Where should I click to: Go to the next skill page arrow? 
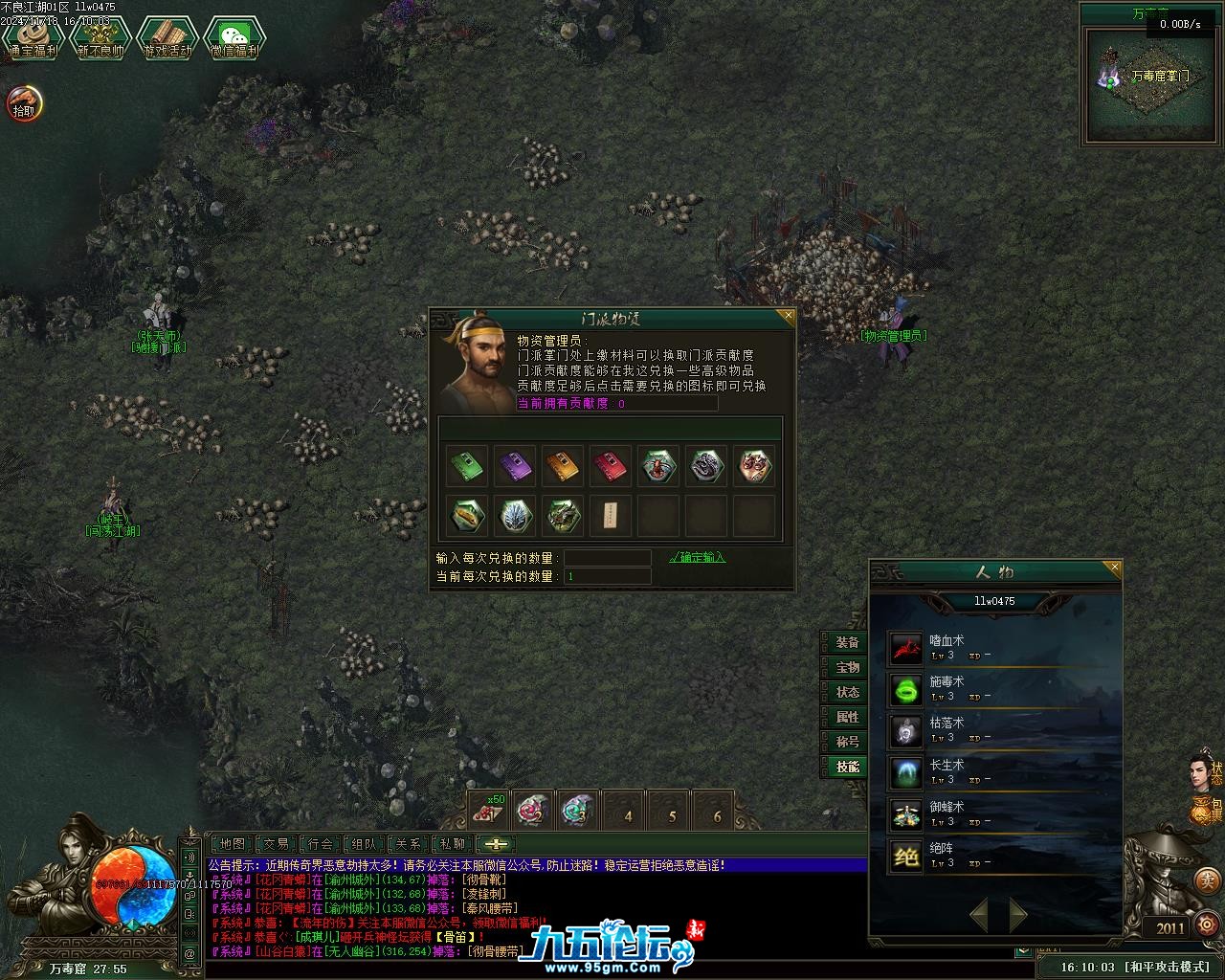tap(1018, 915)
